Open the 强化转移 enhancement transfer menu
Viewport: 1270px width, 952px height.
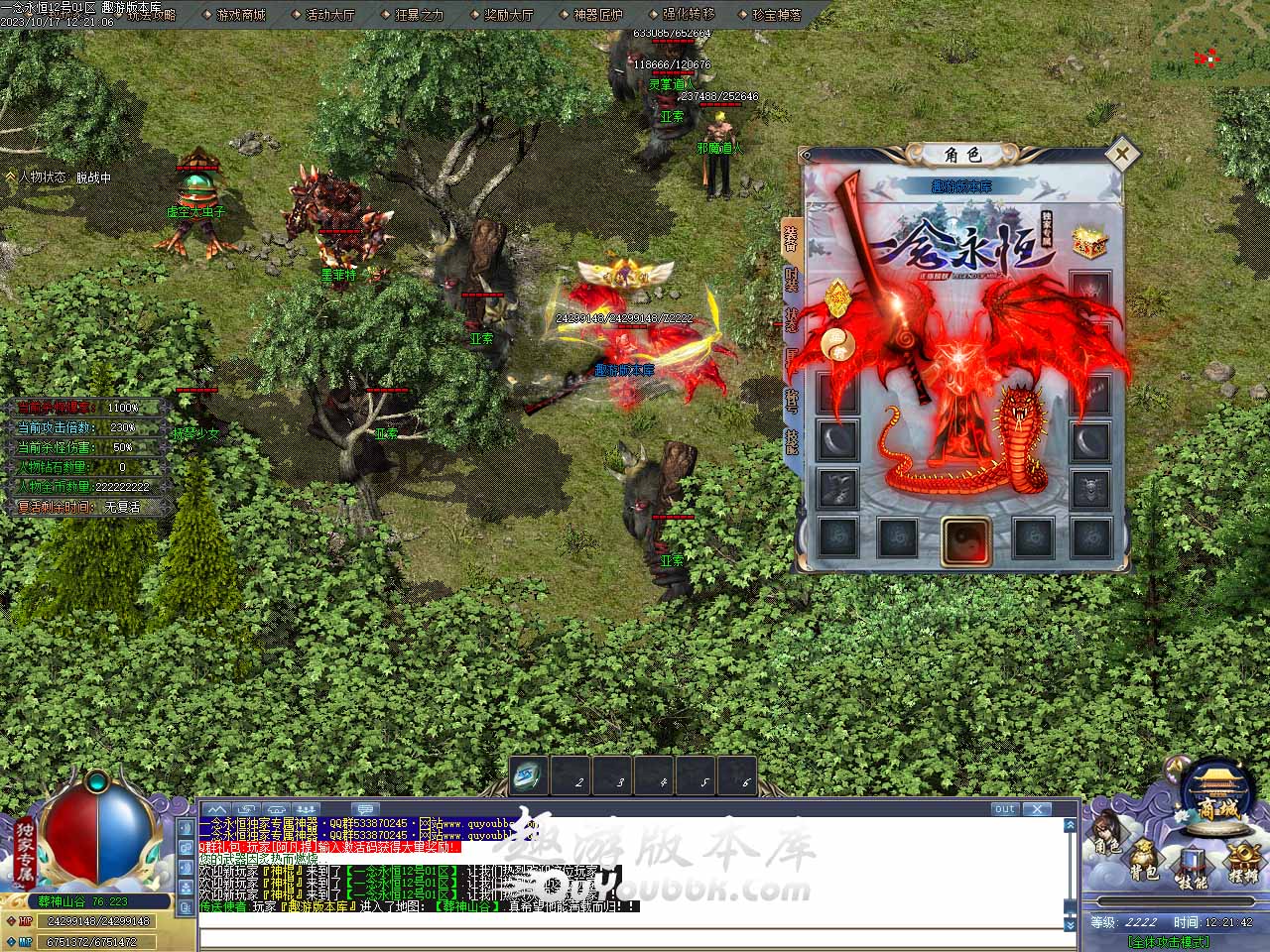tap(687, 15)
